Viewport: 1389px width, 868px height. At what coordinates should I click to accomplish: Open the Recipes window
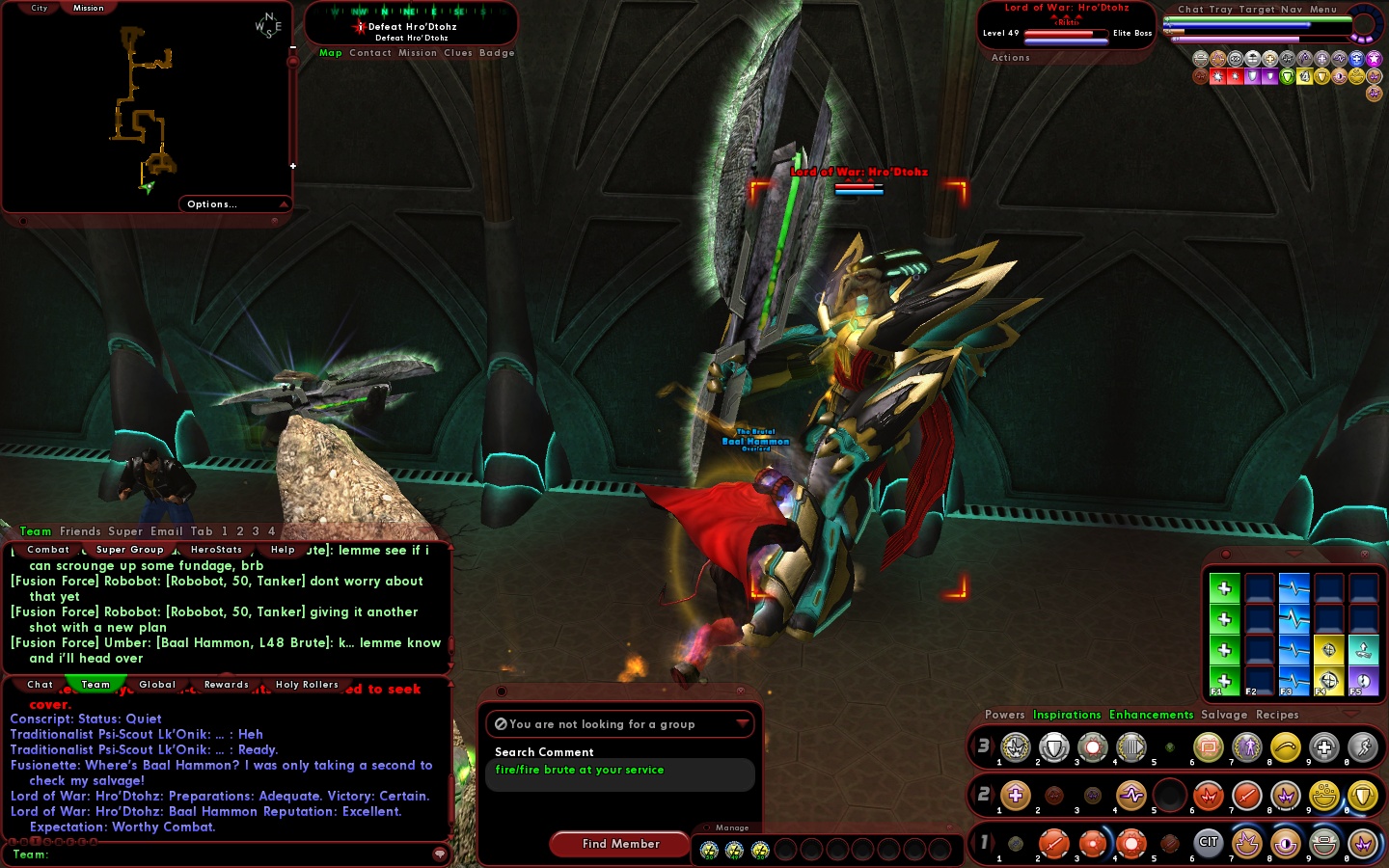pyautogui.click(x=1277, y=715)
